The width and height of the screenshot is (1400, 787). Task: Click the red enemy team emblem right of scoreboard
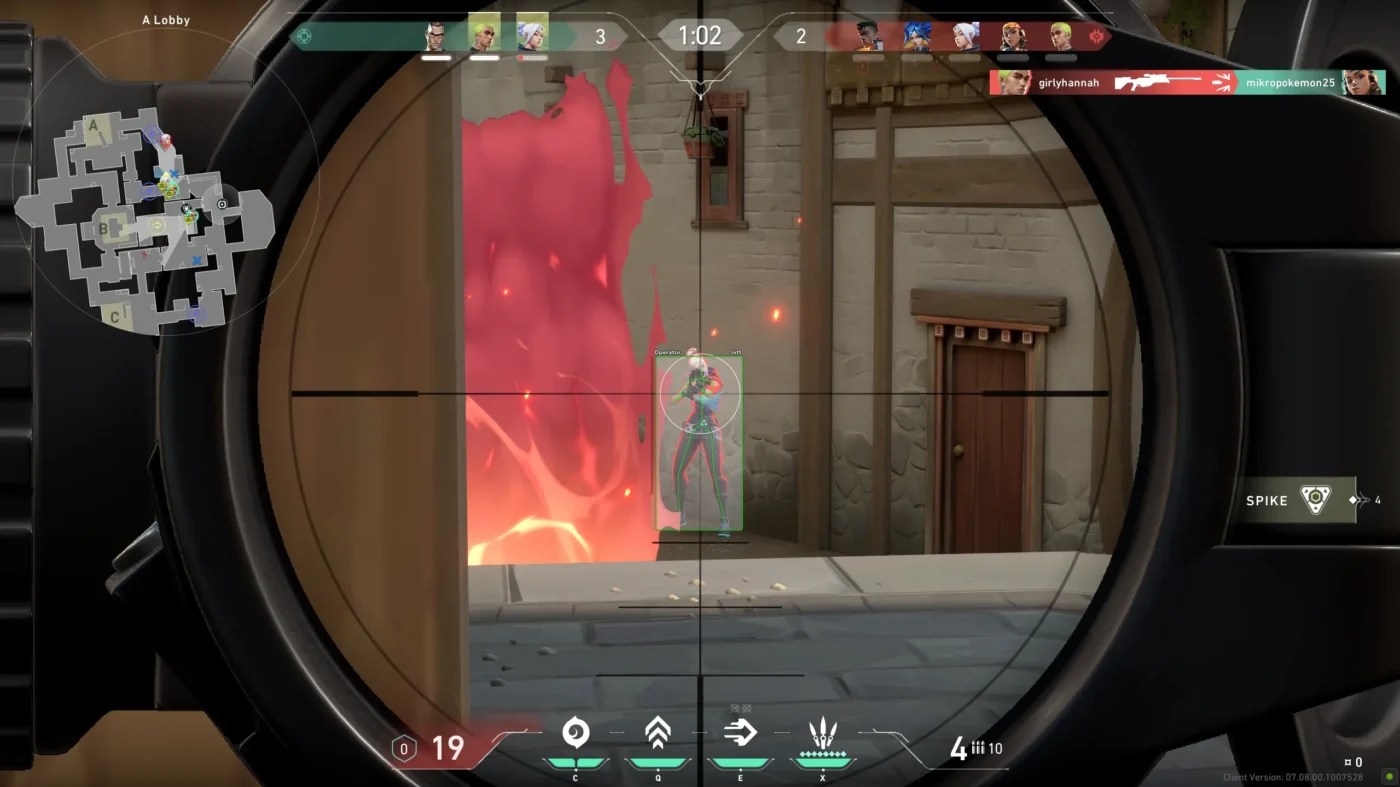1098,35
